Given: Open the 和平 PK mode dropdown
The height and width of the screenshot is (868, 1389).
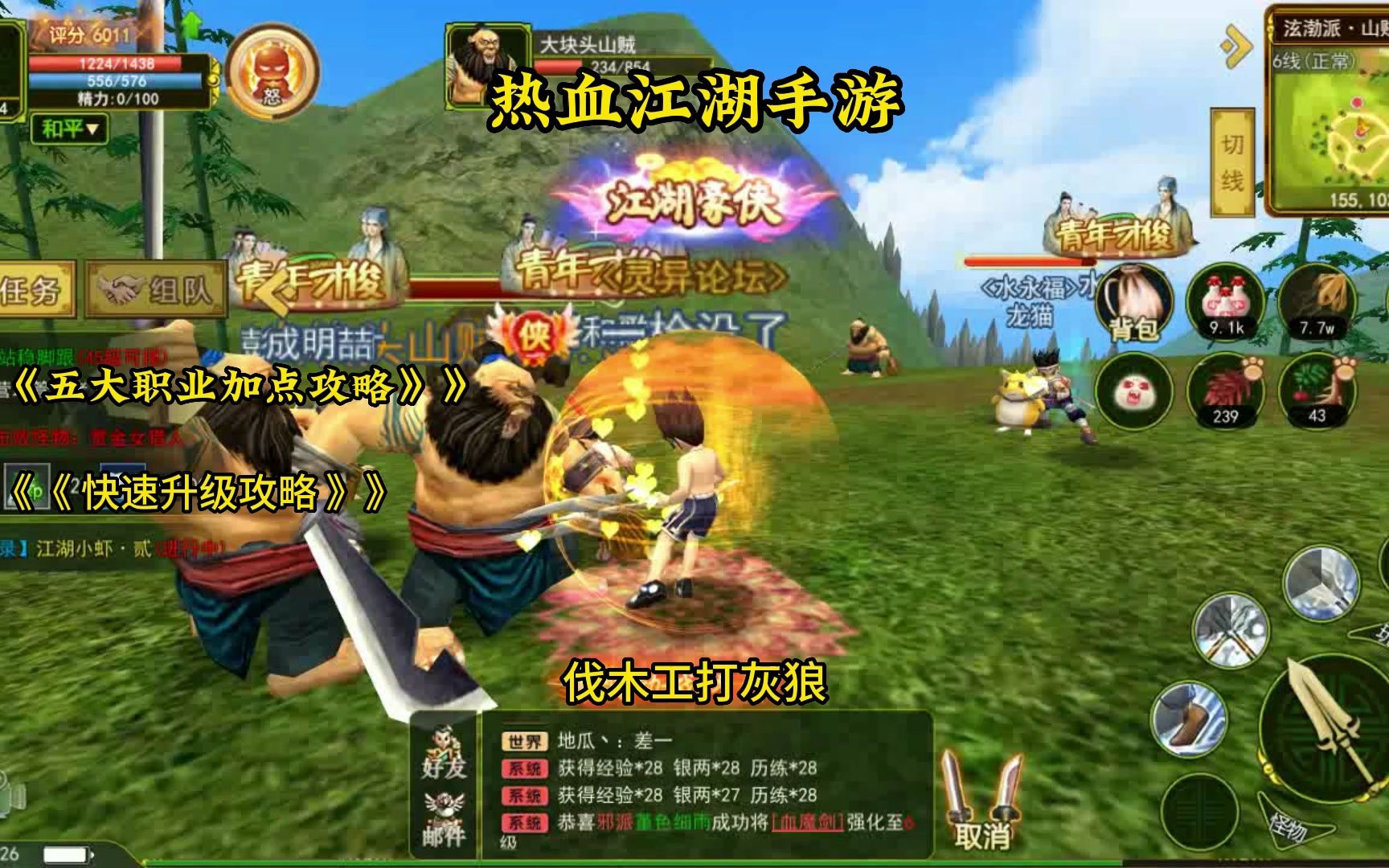Looking at the screenshot, I should tap(69, 129).
